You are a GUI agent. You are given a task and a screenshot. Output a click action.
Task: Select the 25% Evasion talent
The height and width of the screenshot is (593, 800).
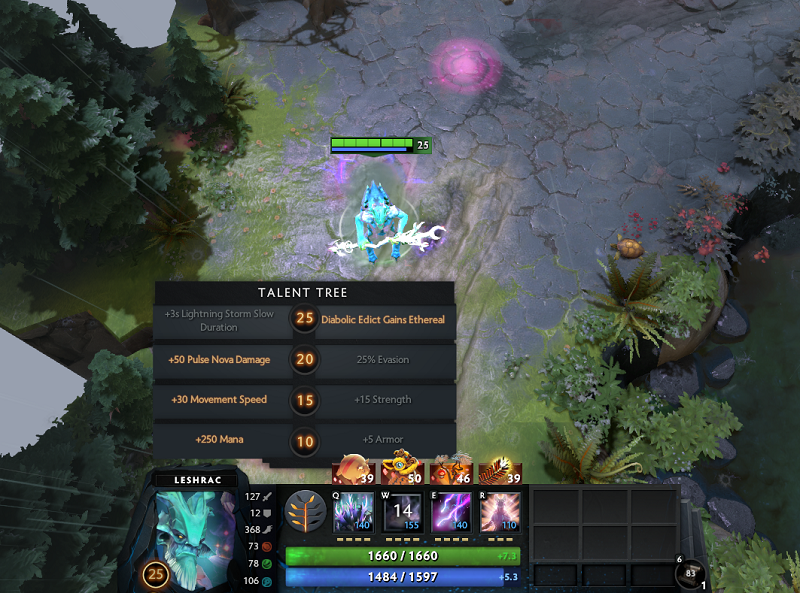pyautogui.click(x=382, y=360)
